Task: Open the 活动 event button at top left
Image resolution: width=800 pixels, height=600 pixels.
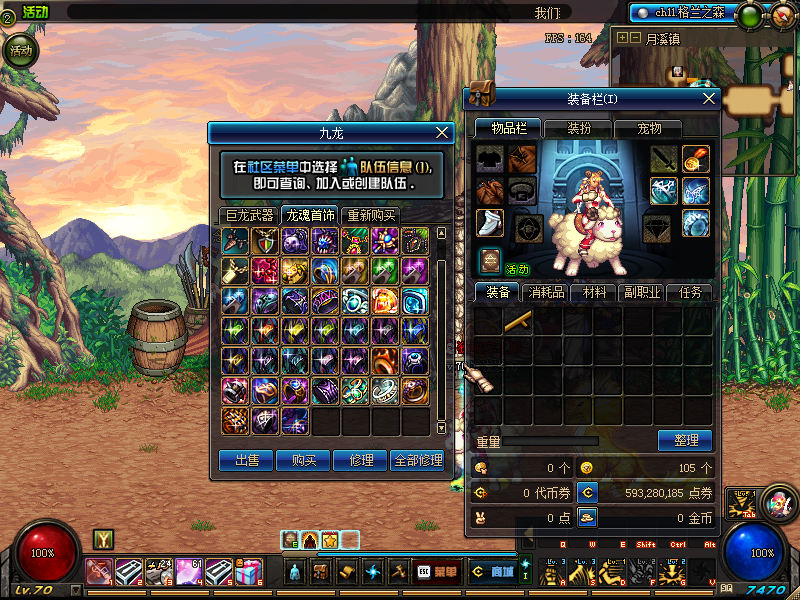Action: tap(20, 49)
